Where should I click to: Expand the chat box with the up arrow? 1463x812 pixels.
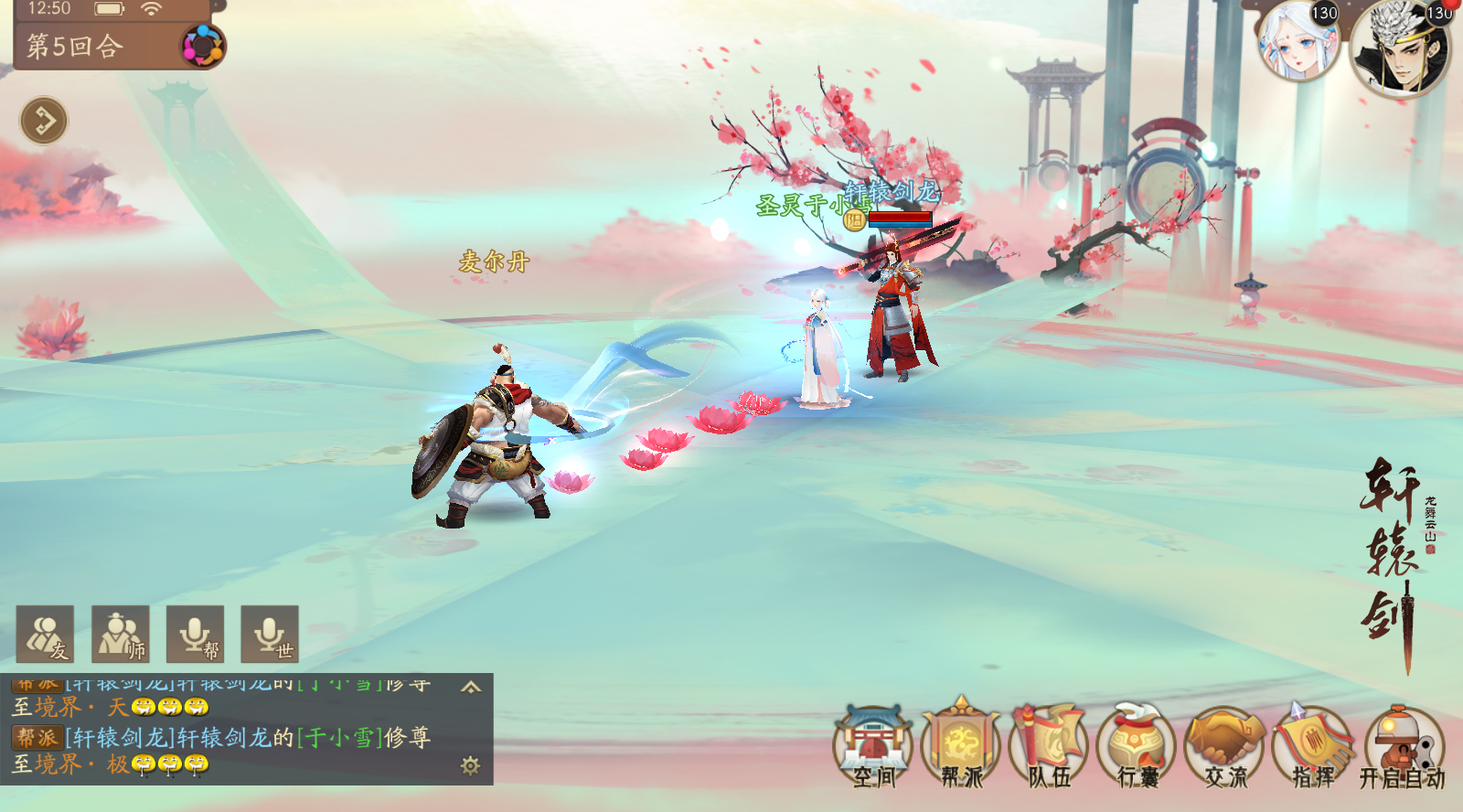tap(471, 687)
